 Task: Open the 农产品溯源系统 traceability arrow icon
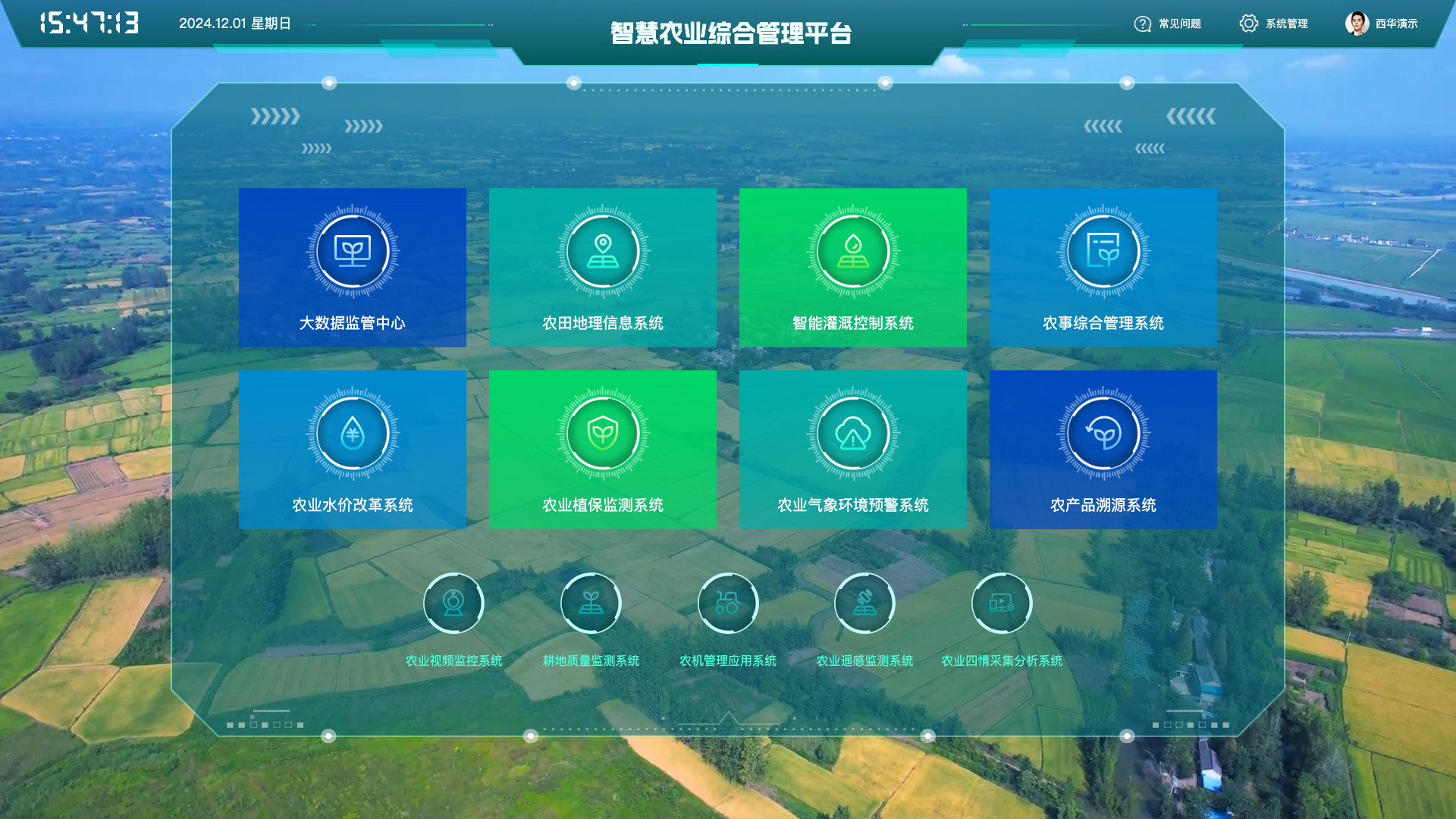point(1103,434)
